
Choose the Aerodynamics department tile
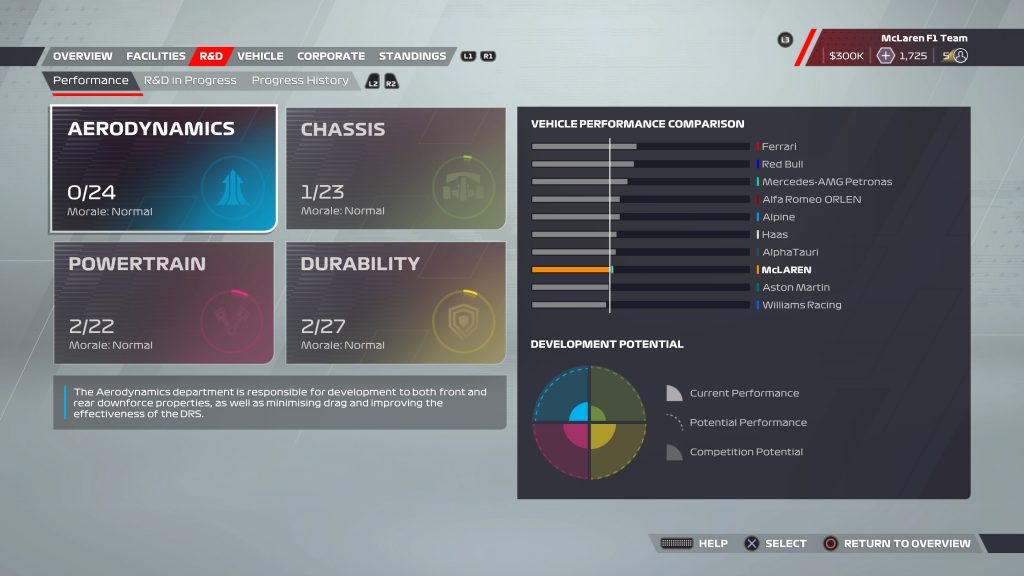164,169
